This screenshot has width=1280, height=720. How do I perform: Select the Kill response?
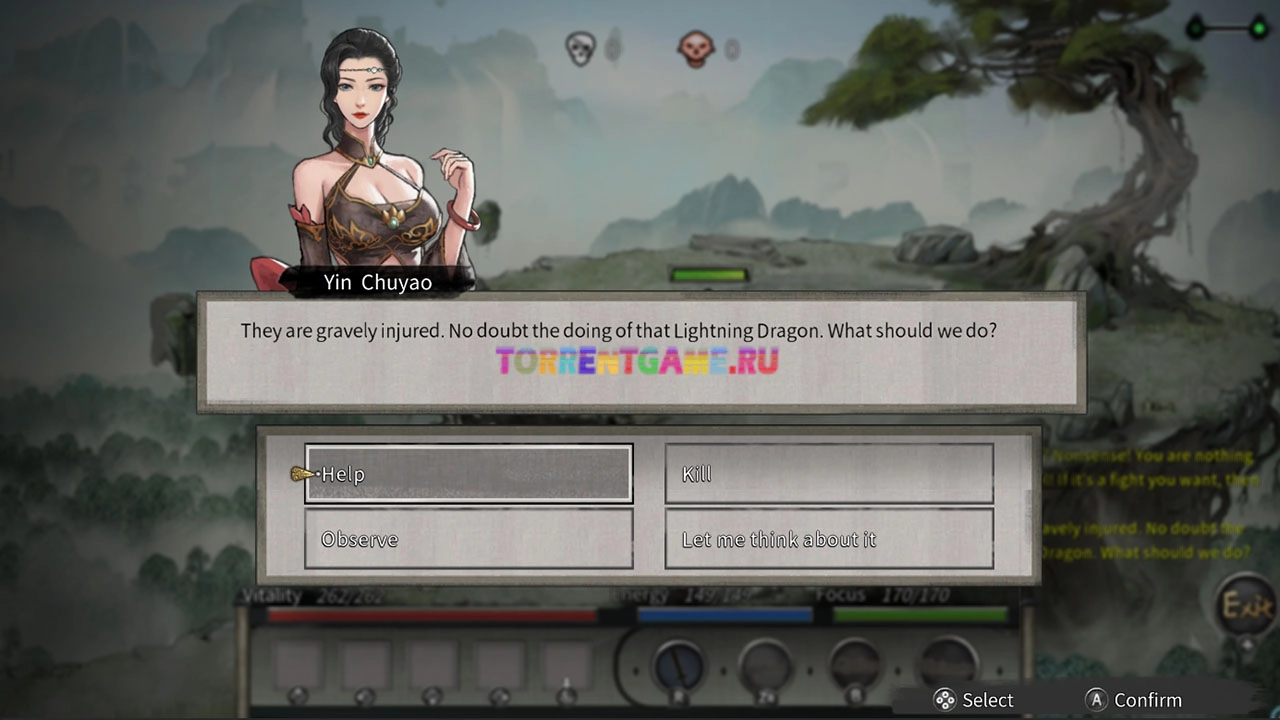[829, 474]
